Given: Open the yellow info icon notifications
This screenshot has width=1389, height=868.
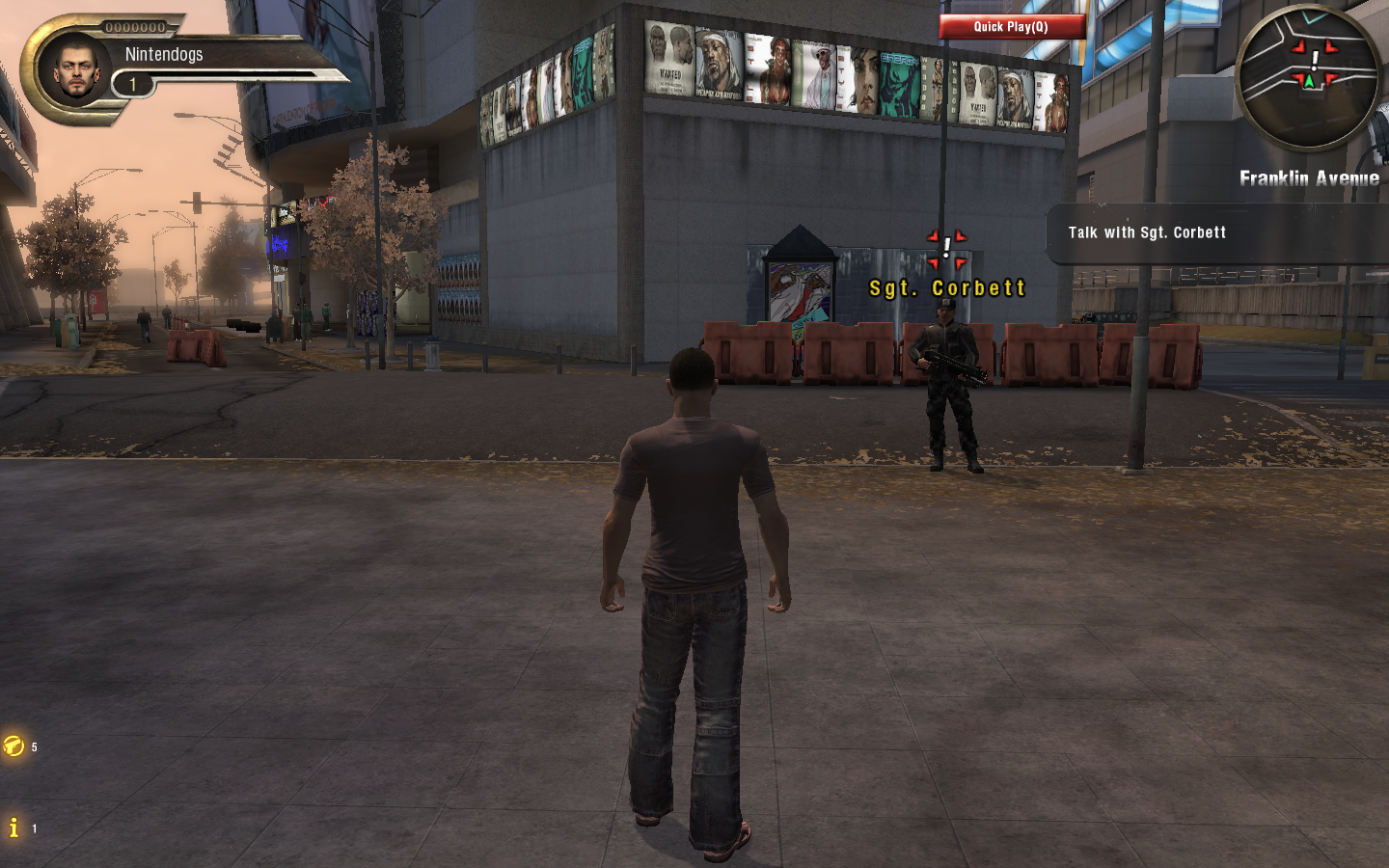Looking at the screenshot, I should point(14,827).
